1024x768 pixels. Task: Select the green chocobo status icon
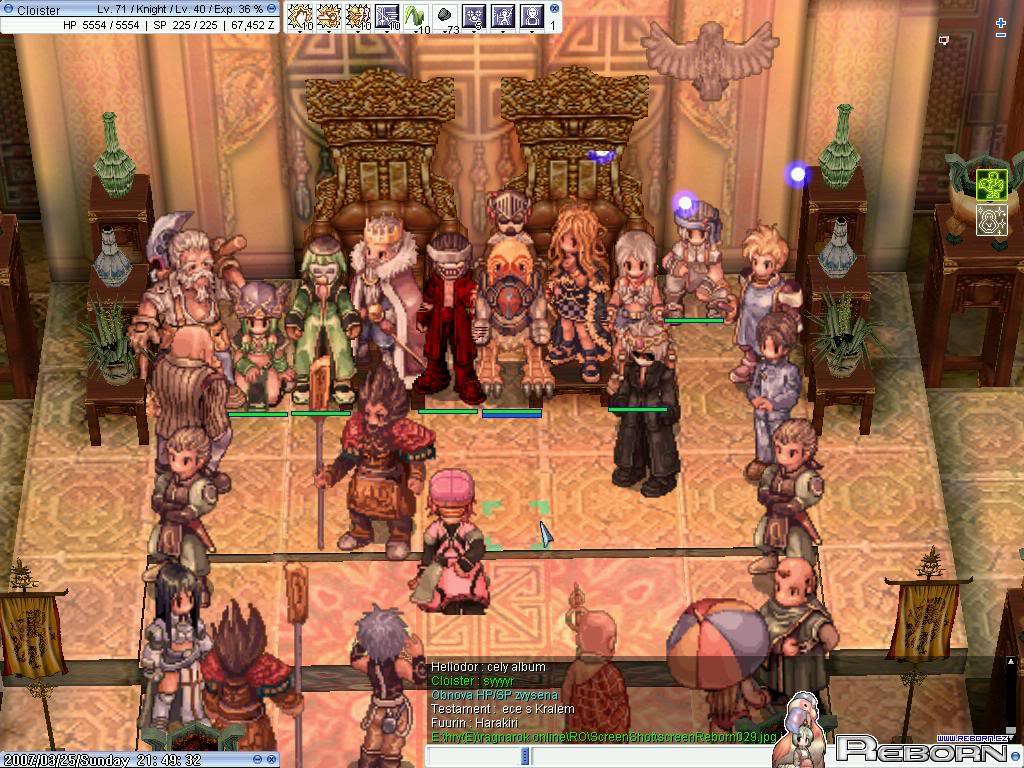pos(991,185)
